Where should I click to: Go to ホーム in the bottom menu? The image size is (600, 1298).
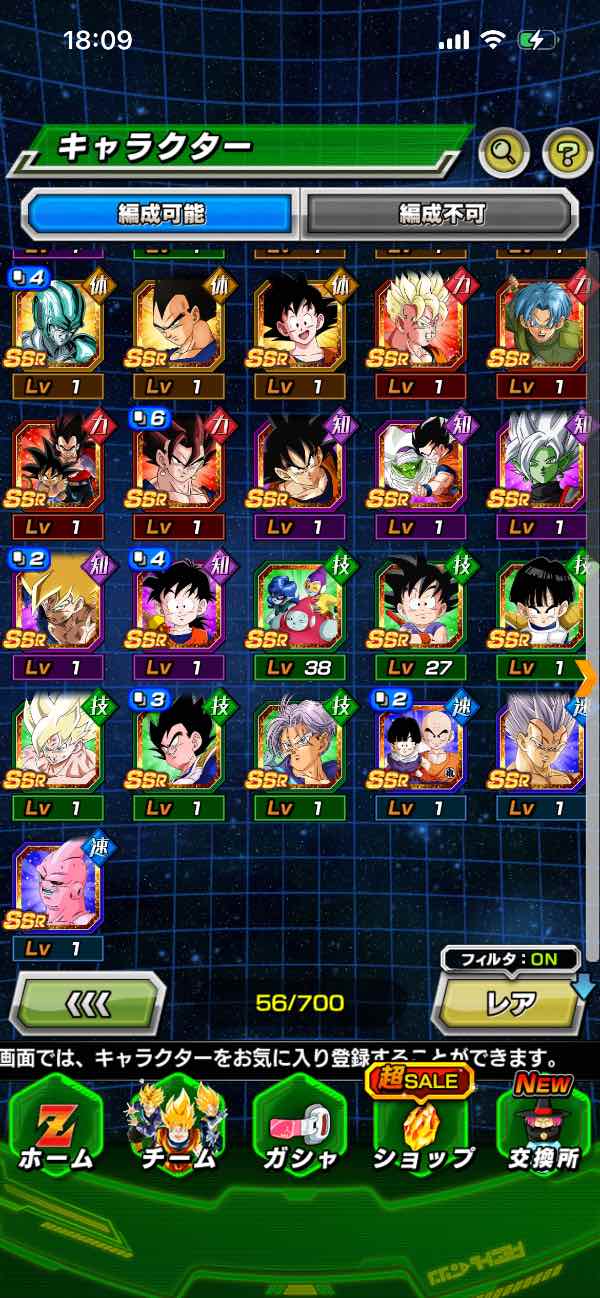click(x=56, y=1125)
